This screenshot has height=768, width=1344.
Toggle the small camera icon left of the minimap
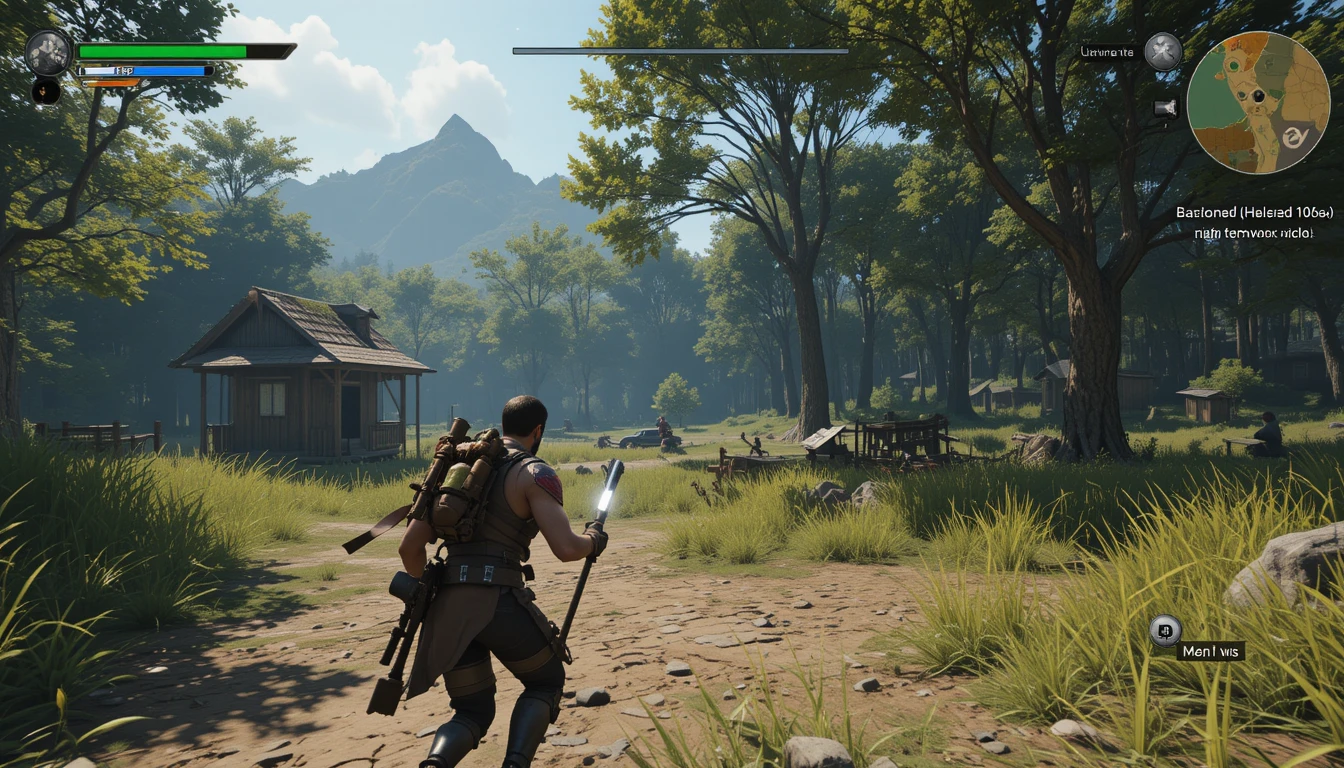click(x=1166, y=109)
